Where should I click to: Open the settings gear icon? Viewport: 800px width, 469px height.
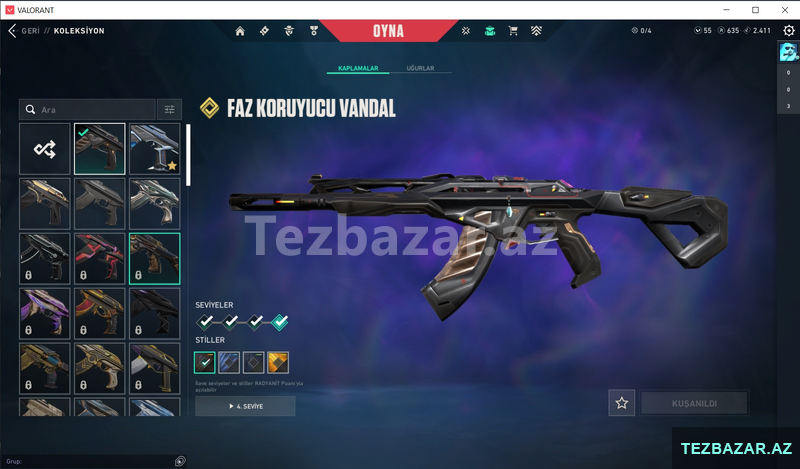[788, 31]
